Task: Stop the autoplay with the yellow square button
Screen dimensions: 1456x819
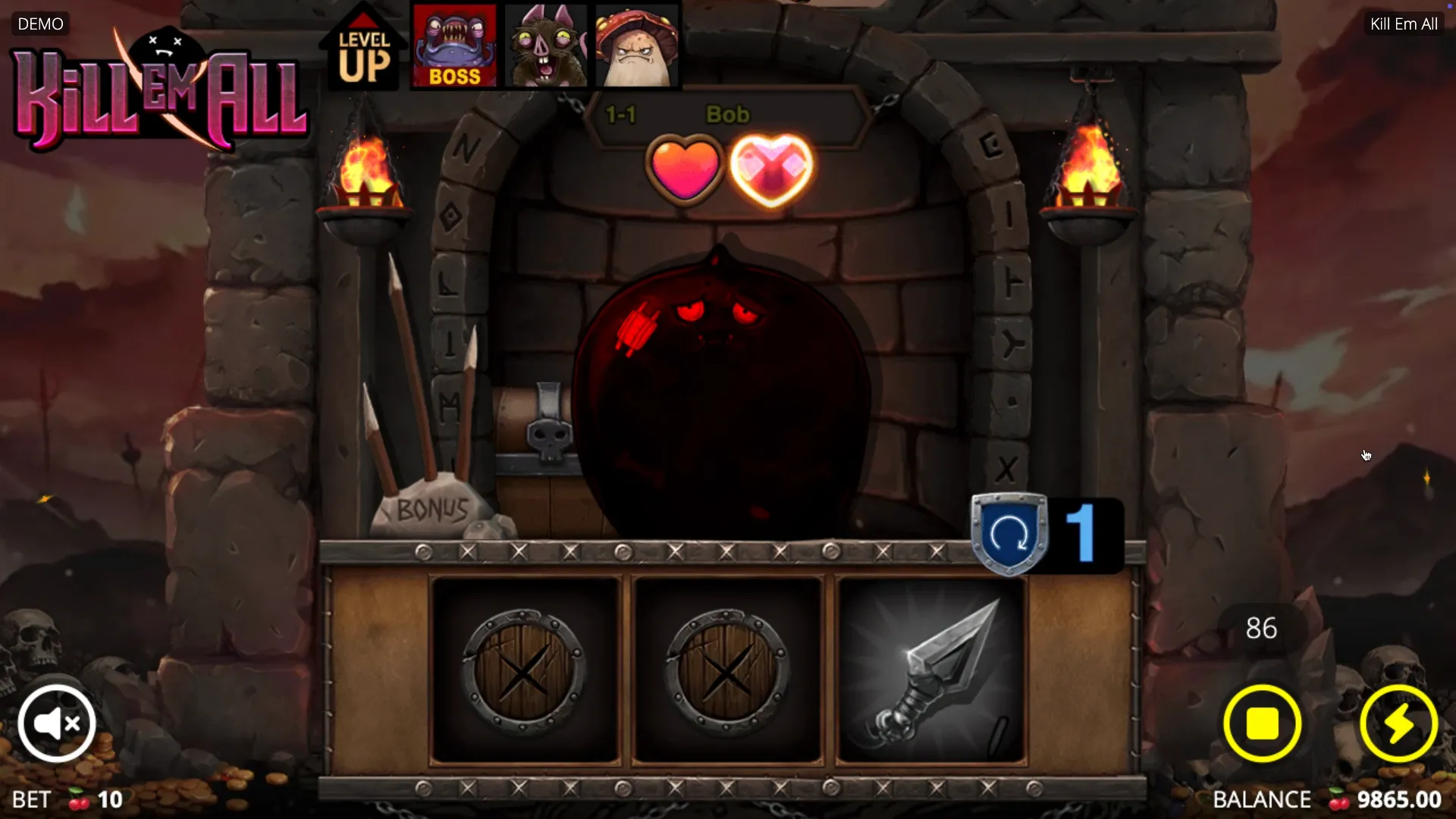Action: coord(1262,723)
